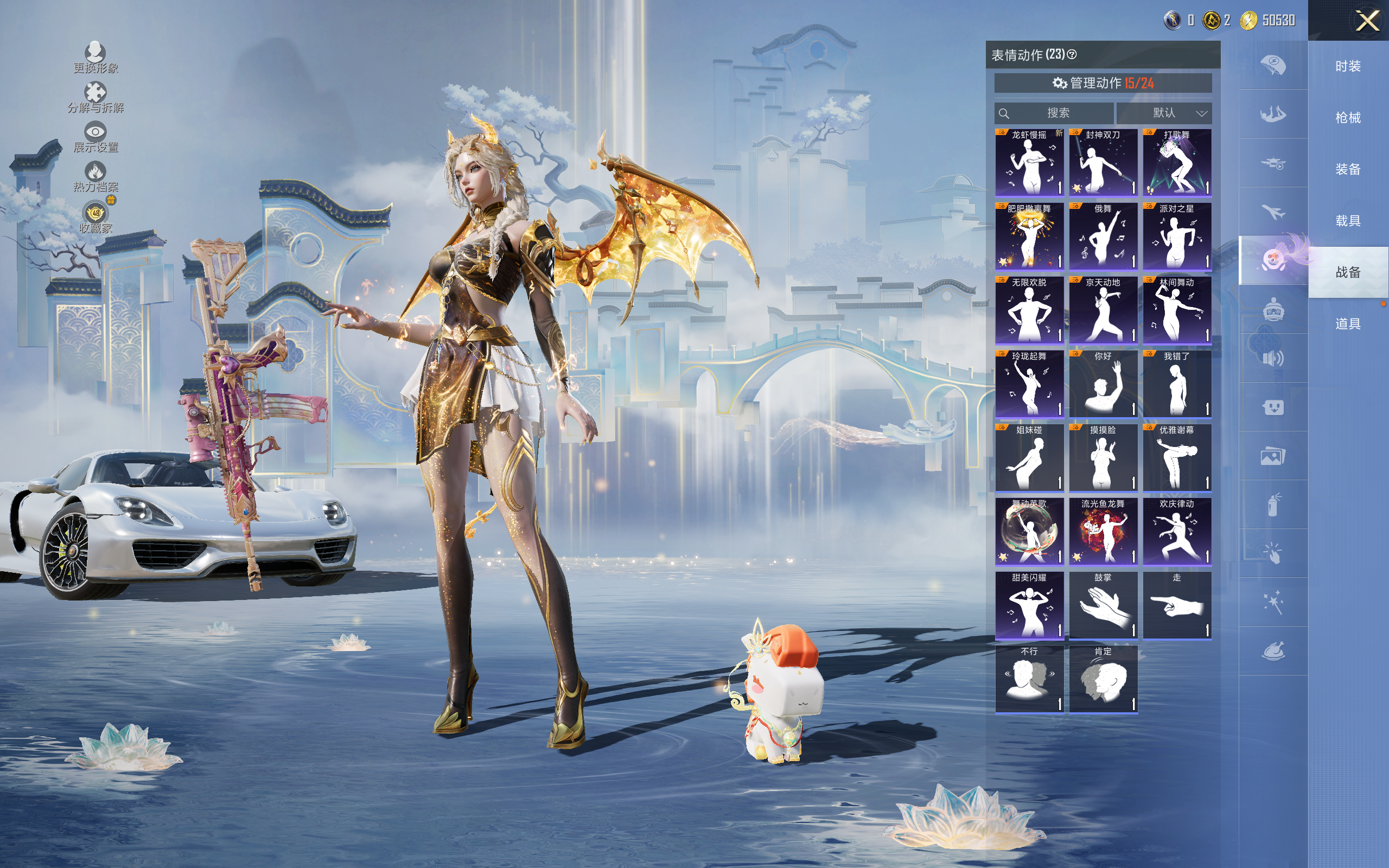The height and width of the screenshot is (868, 1389).
Task: Click the 管理动作 manage emotes button
Action: tap(1103, 83)
